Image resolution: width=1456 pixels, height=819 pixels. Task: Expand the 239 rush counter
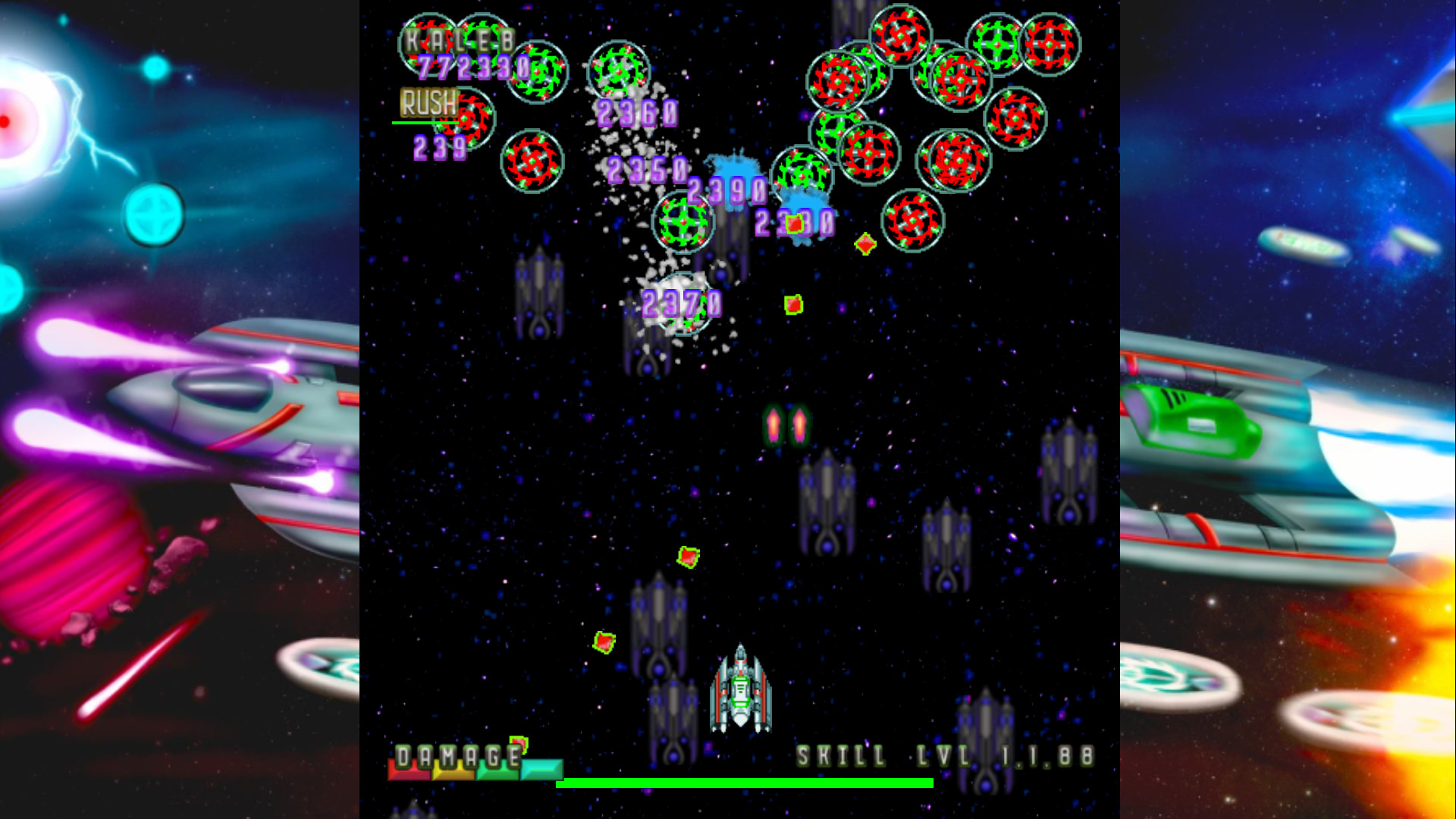tap(438, 149)
